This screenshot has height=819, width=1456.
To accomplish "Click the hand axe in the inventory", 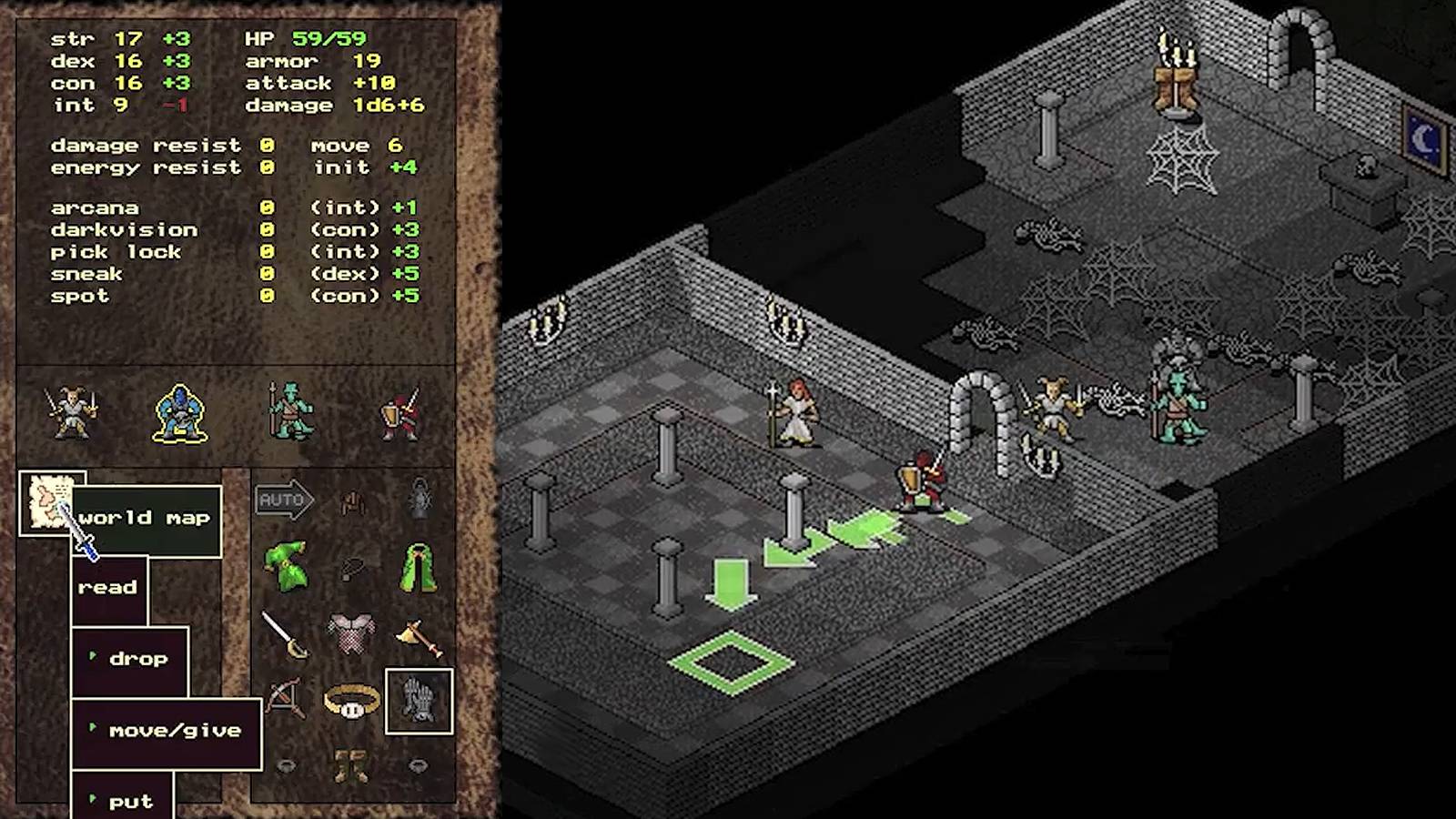I will 420,634.
